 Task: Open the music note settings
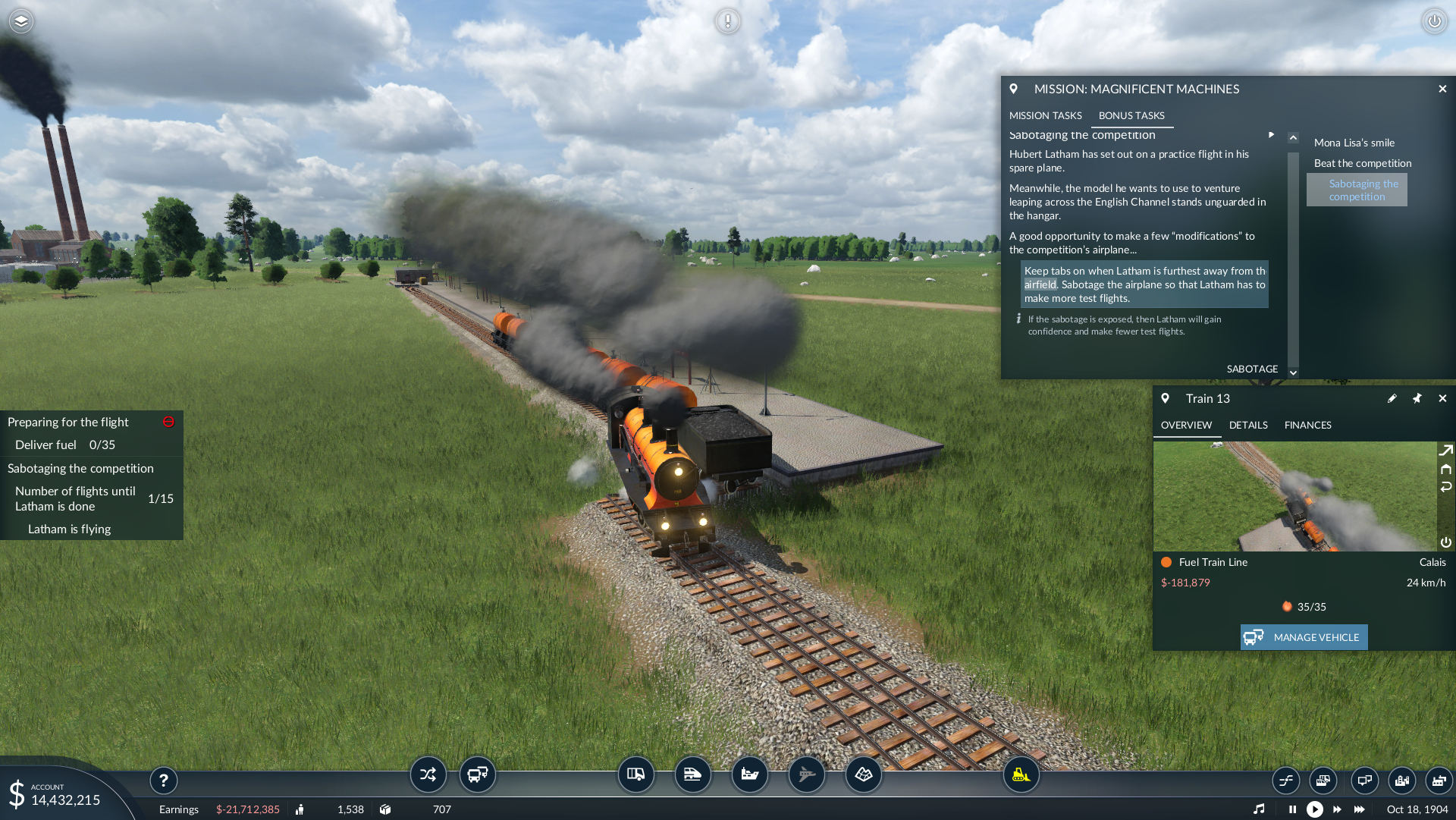pos(1259,809)
